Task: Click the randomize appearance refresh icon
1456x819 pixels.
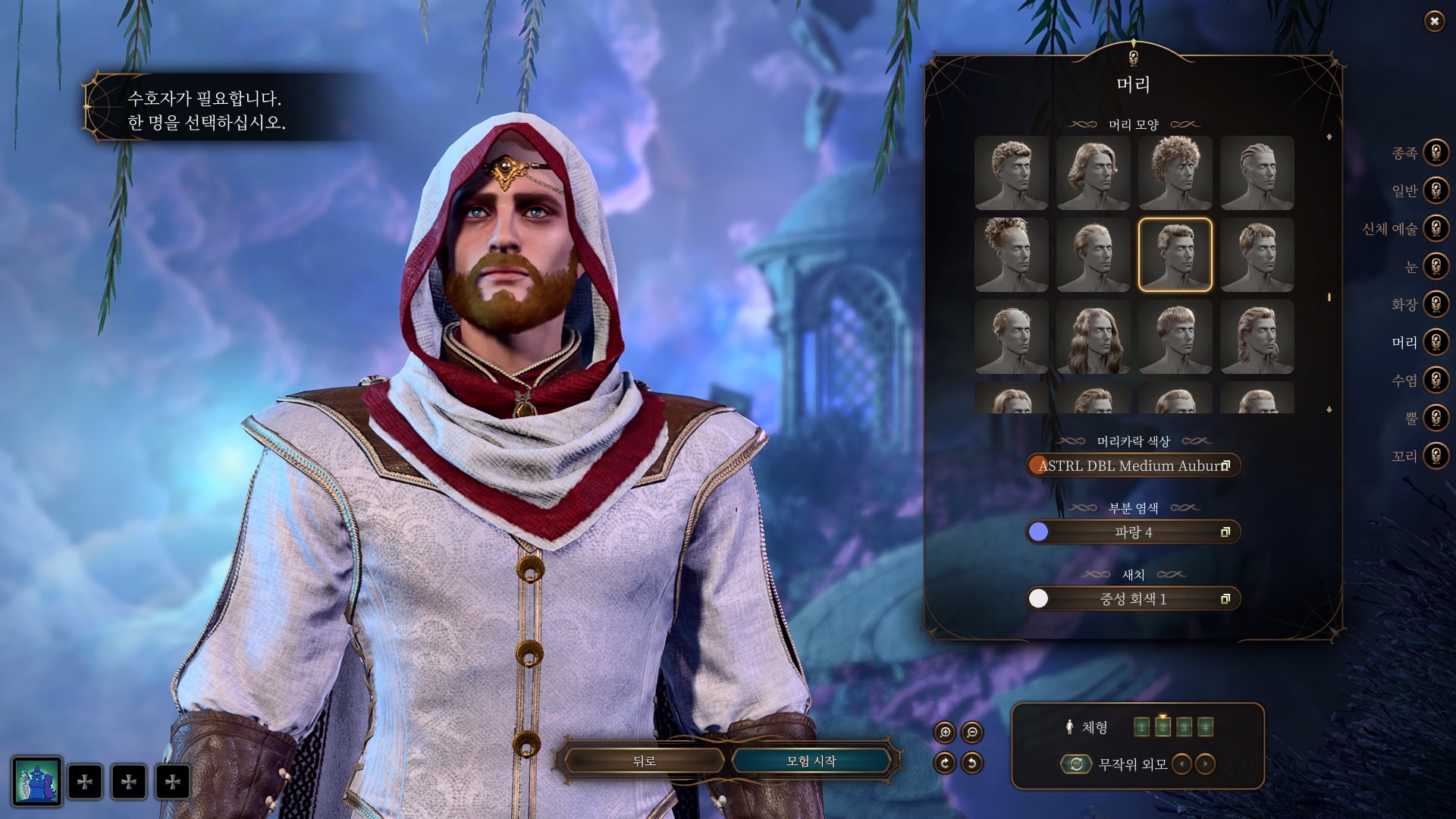Action: (1076, 764)
